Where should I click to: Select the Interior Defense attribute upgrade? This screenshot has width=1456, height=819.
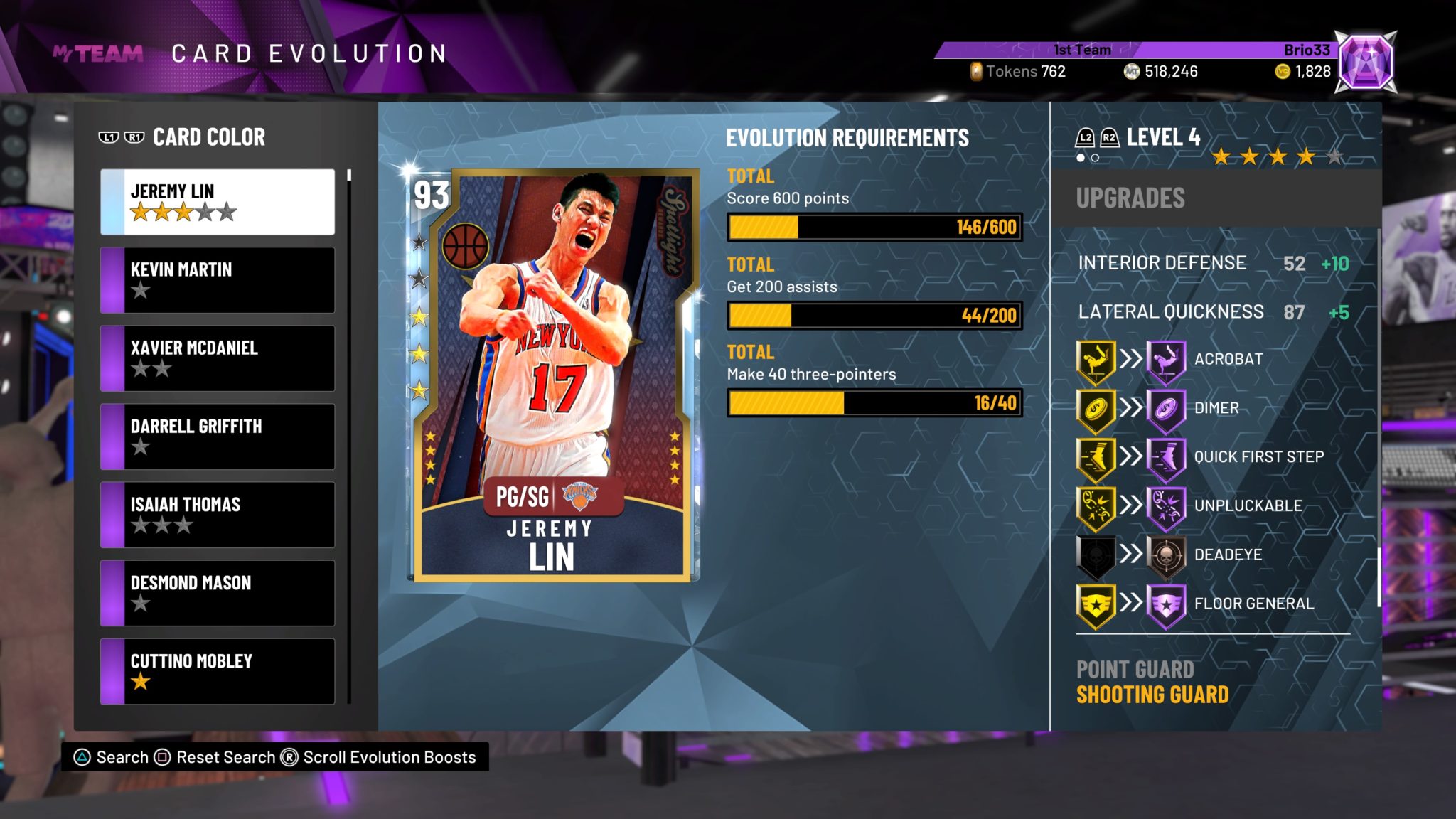point(1212,263)
